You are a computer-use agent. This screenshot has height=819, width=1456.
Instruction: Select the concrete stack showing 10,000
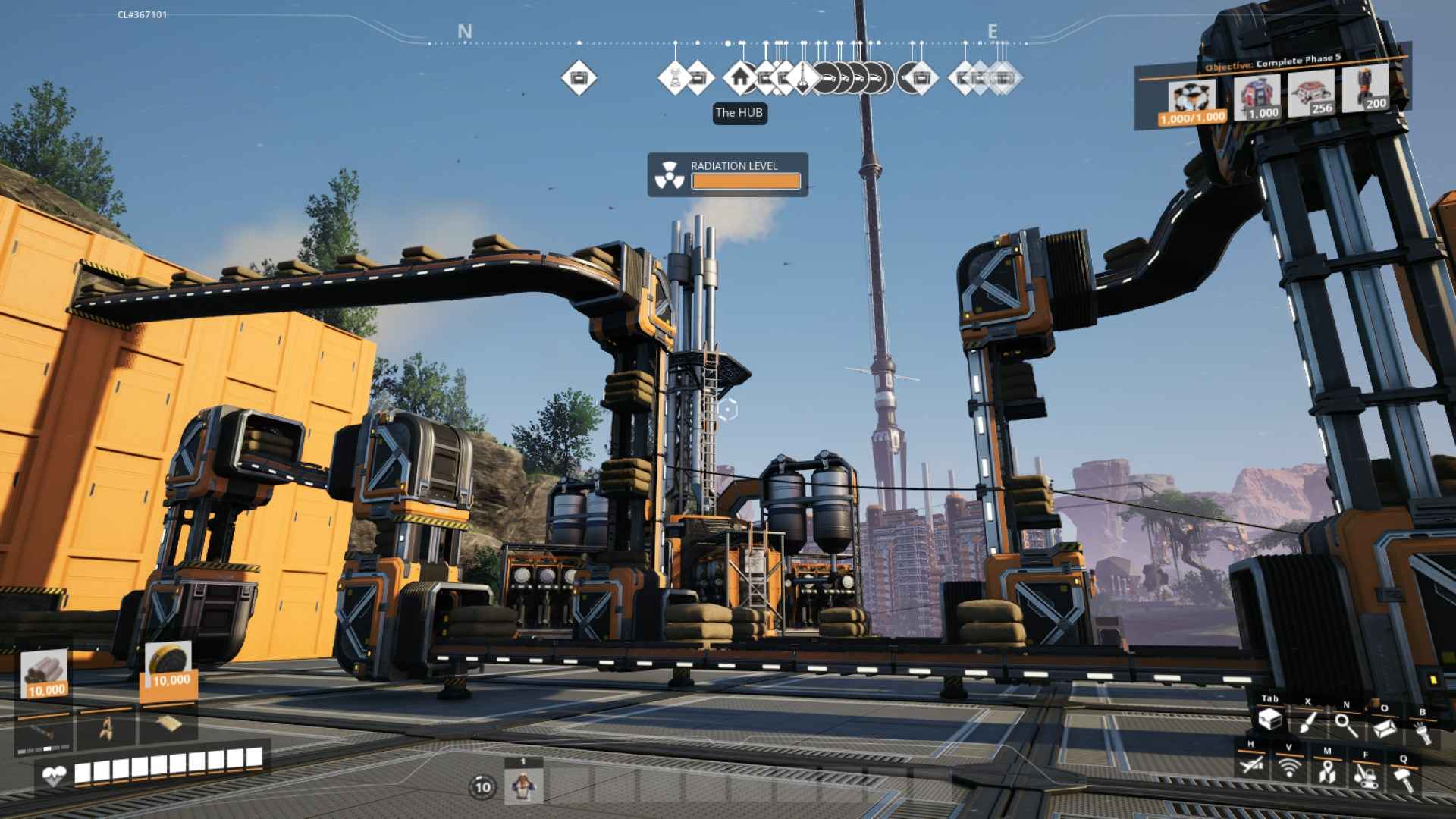[x=45, y=674]
